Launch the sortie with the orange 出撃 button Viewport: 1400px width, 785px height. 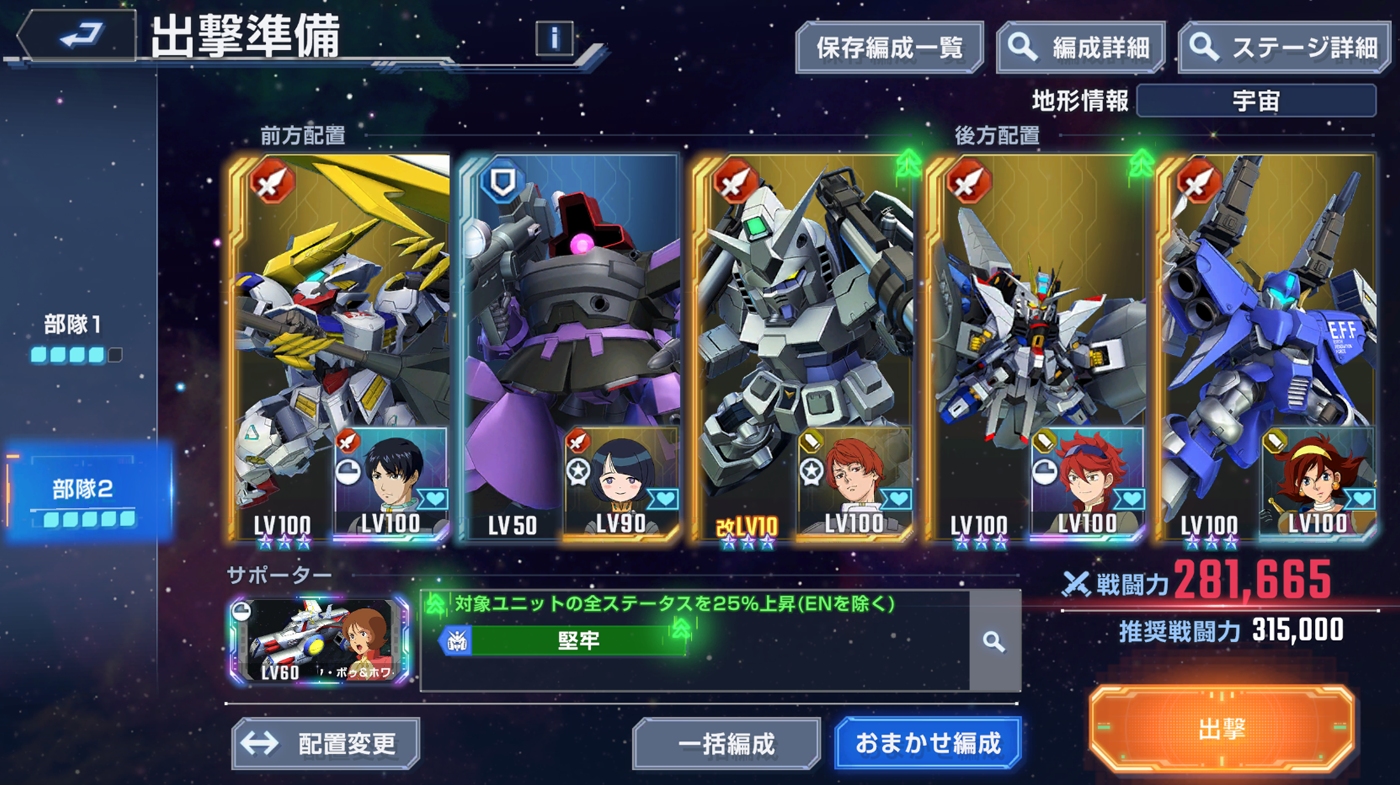(x=1221, y=728)
